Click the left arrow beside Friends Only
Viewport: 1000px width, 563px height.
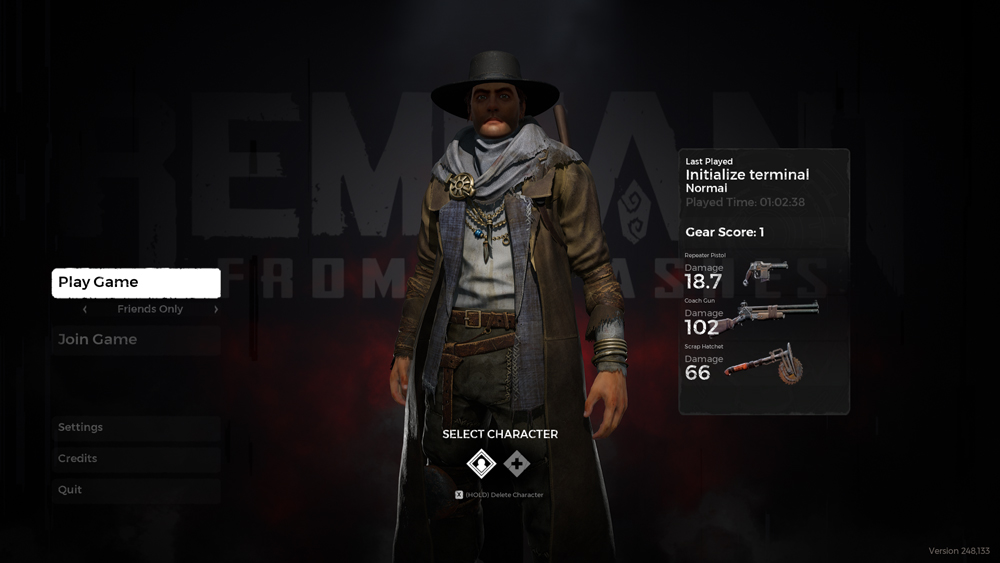(x=85, y=310)
